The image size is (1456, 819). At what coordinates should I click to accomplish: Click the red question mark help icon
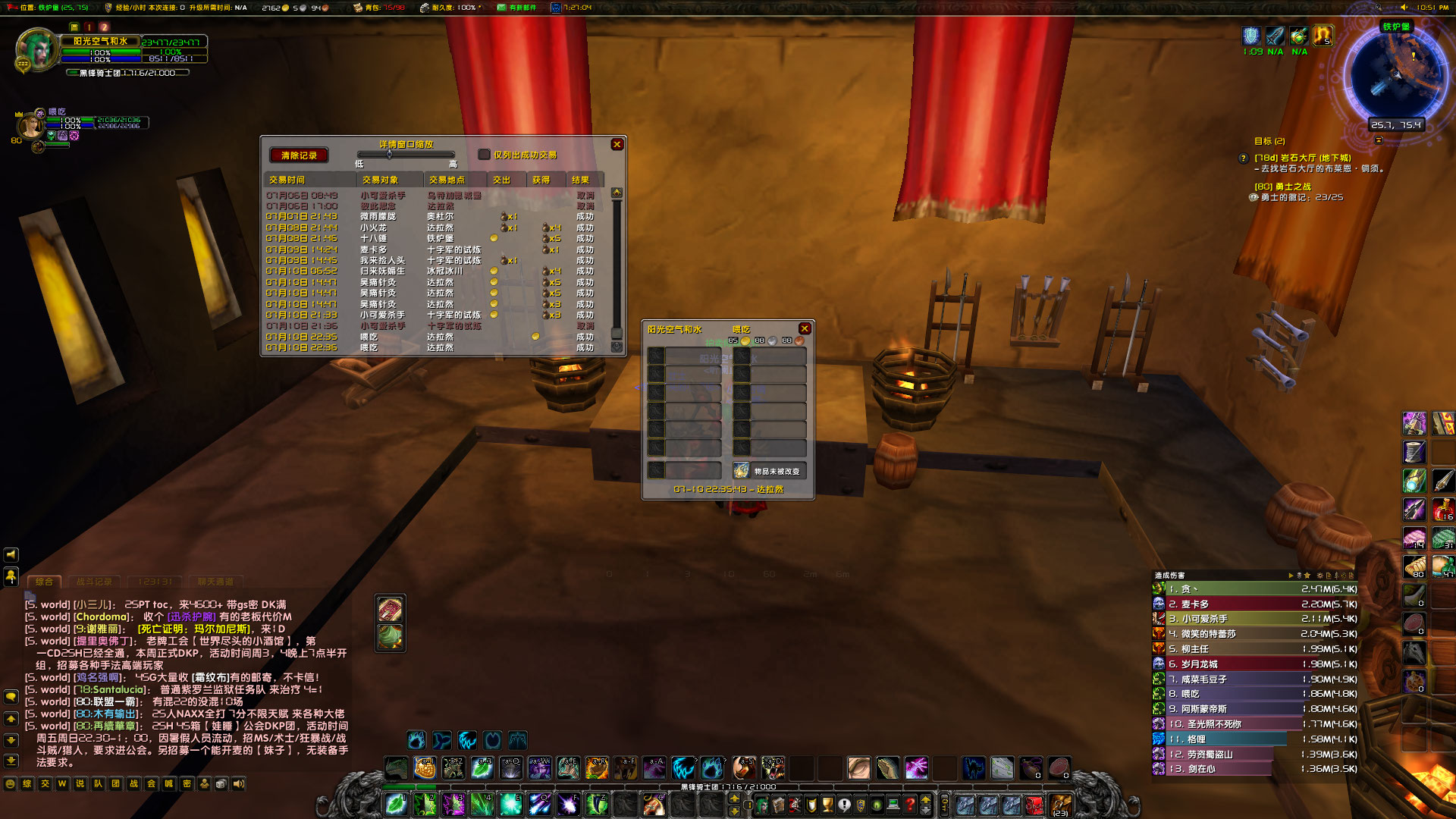click(x=911, y=804)
